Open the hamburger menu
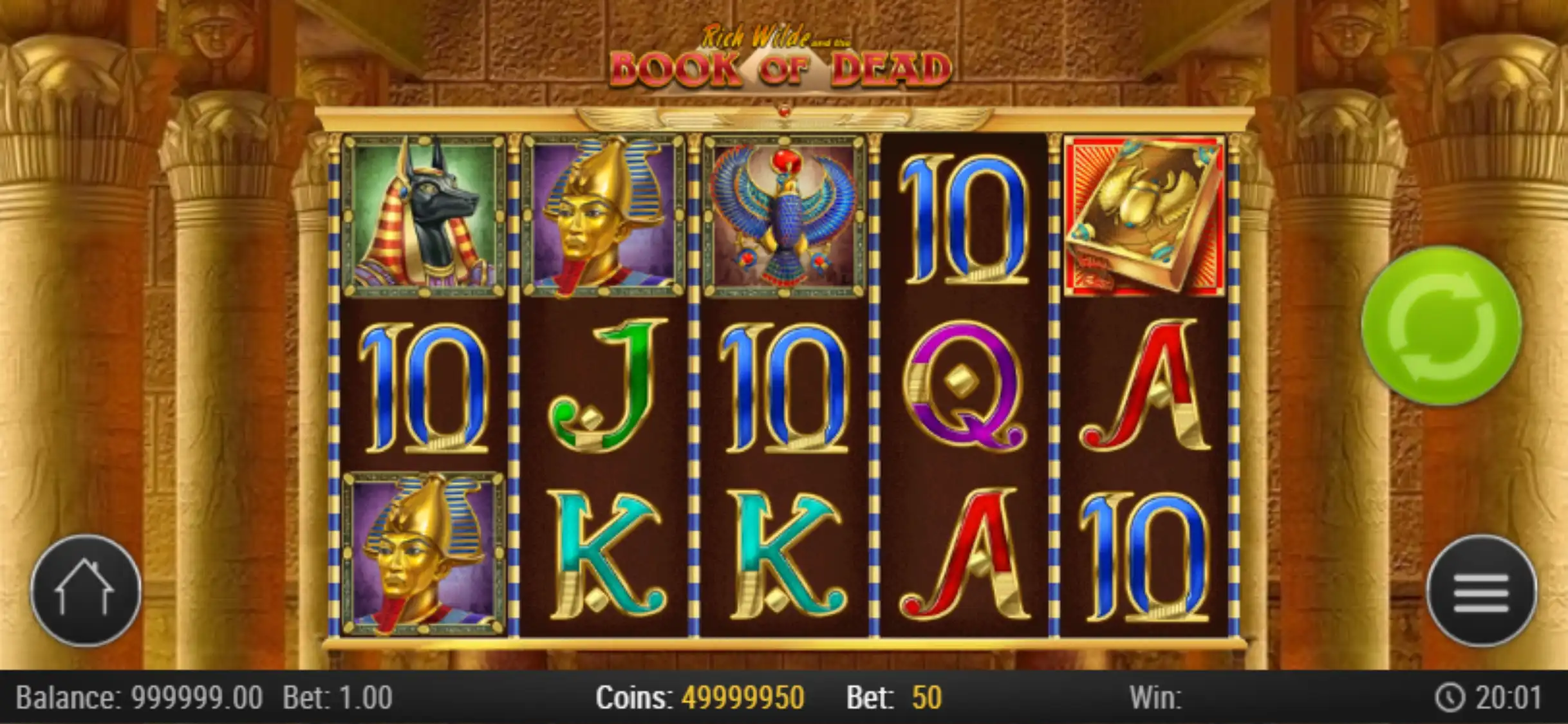 (1481, 591)
